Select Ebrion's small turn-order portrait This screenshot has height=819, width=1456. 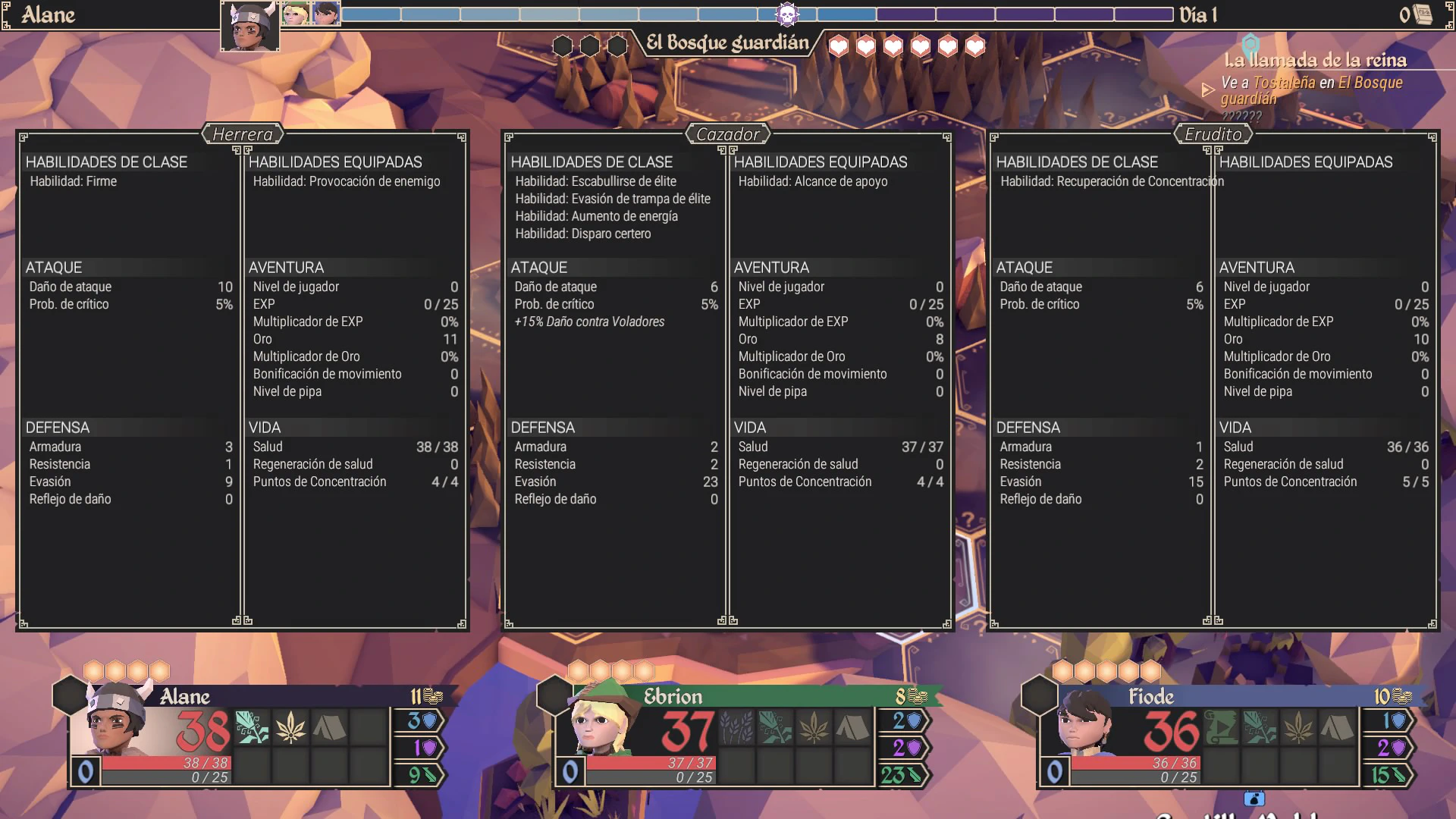click(296, 14)
